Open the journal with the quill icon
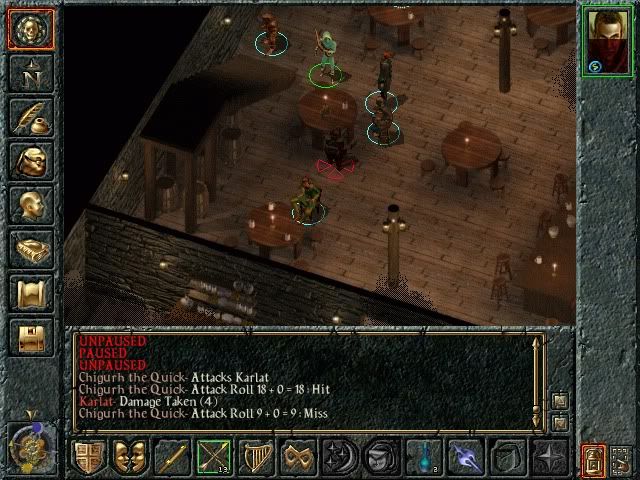Screen dimensions: 640x480 point(30,116)
